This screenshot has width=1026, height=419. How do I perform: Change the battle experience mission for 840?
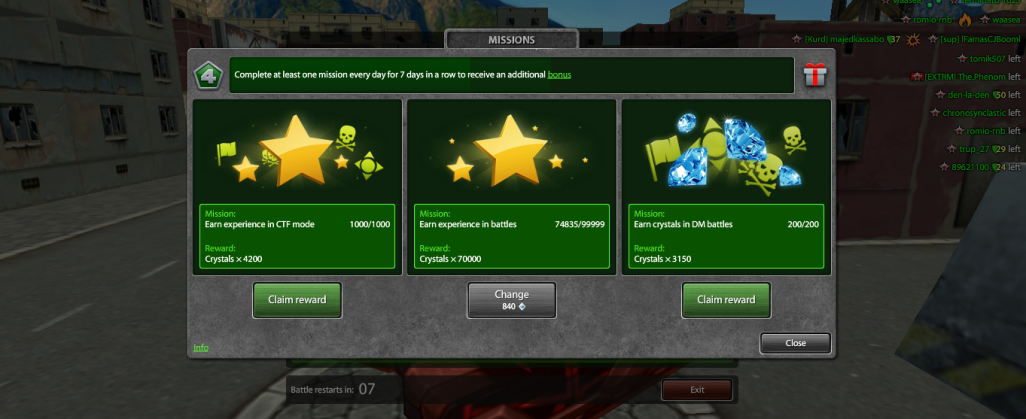[x=511, y=300]
